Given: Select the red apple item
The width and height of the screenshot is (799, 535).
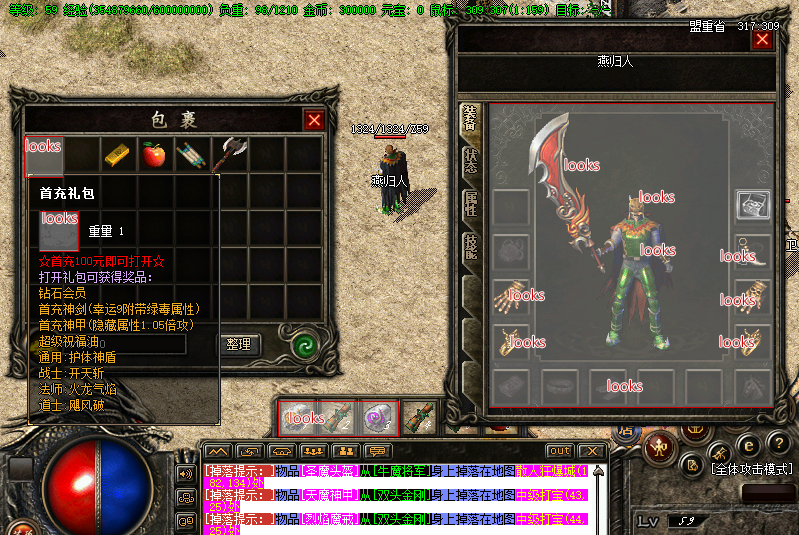Looking at the screenshot, I should [x=153, y=154].
